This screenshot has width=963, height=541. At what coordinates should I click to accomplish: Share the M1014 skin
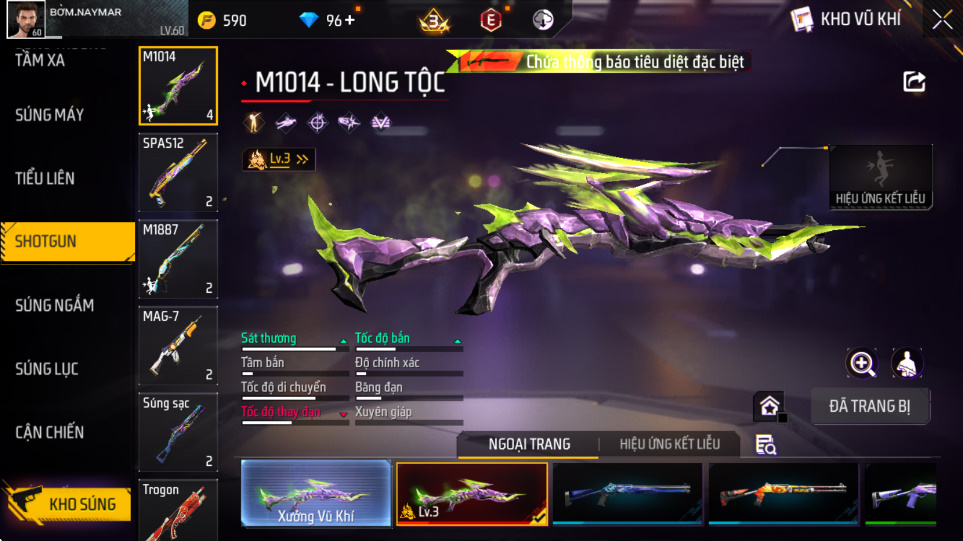point(914,82)
